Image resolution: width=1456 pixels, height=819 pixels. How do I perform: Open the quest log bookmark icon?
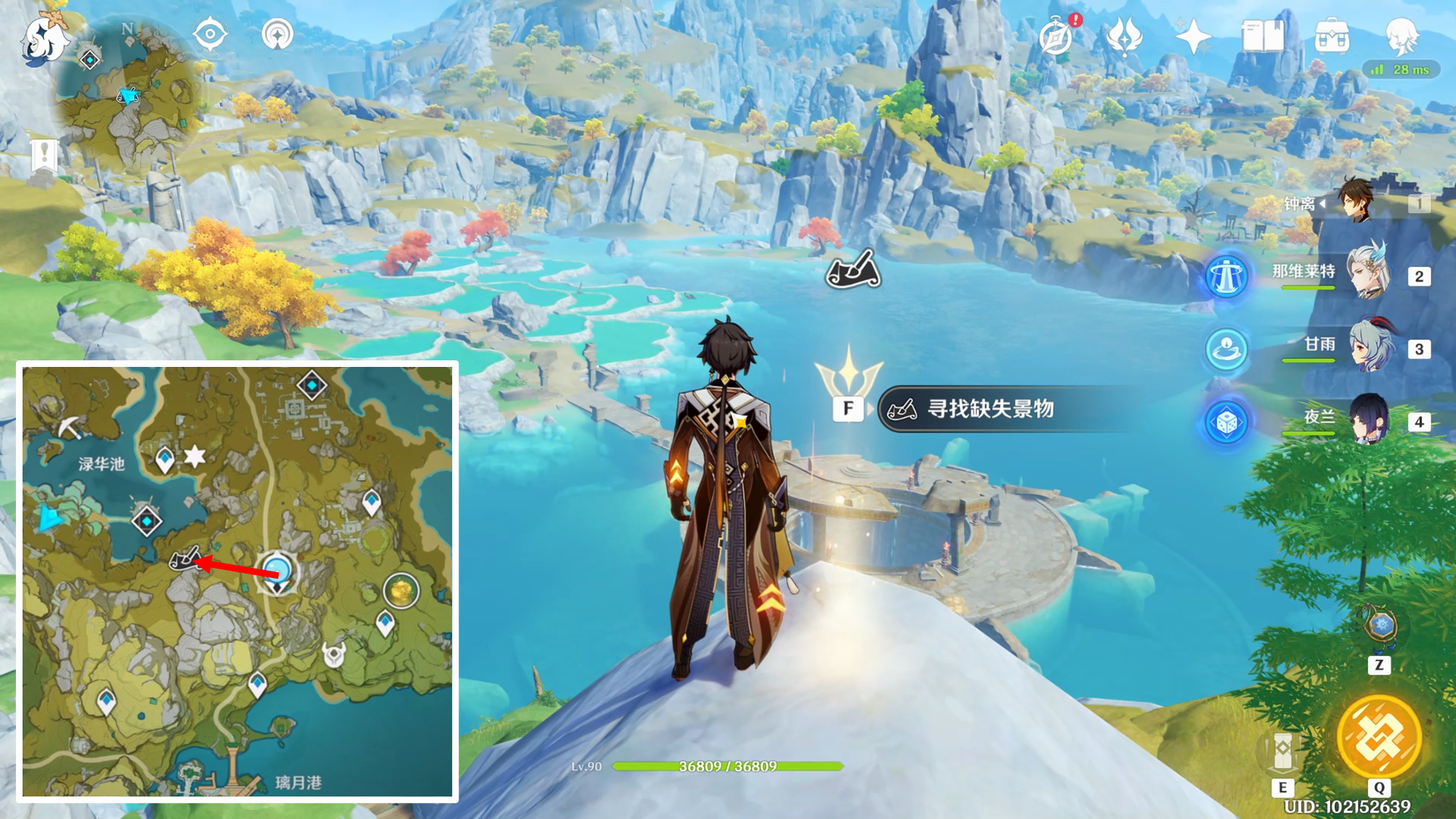pos(44,154)
